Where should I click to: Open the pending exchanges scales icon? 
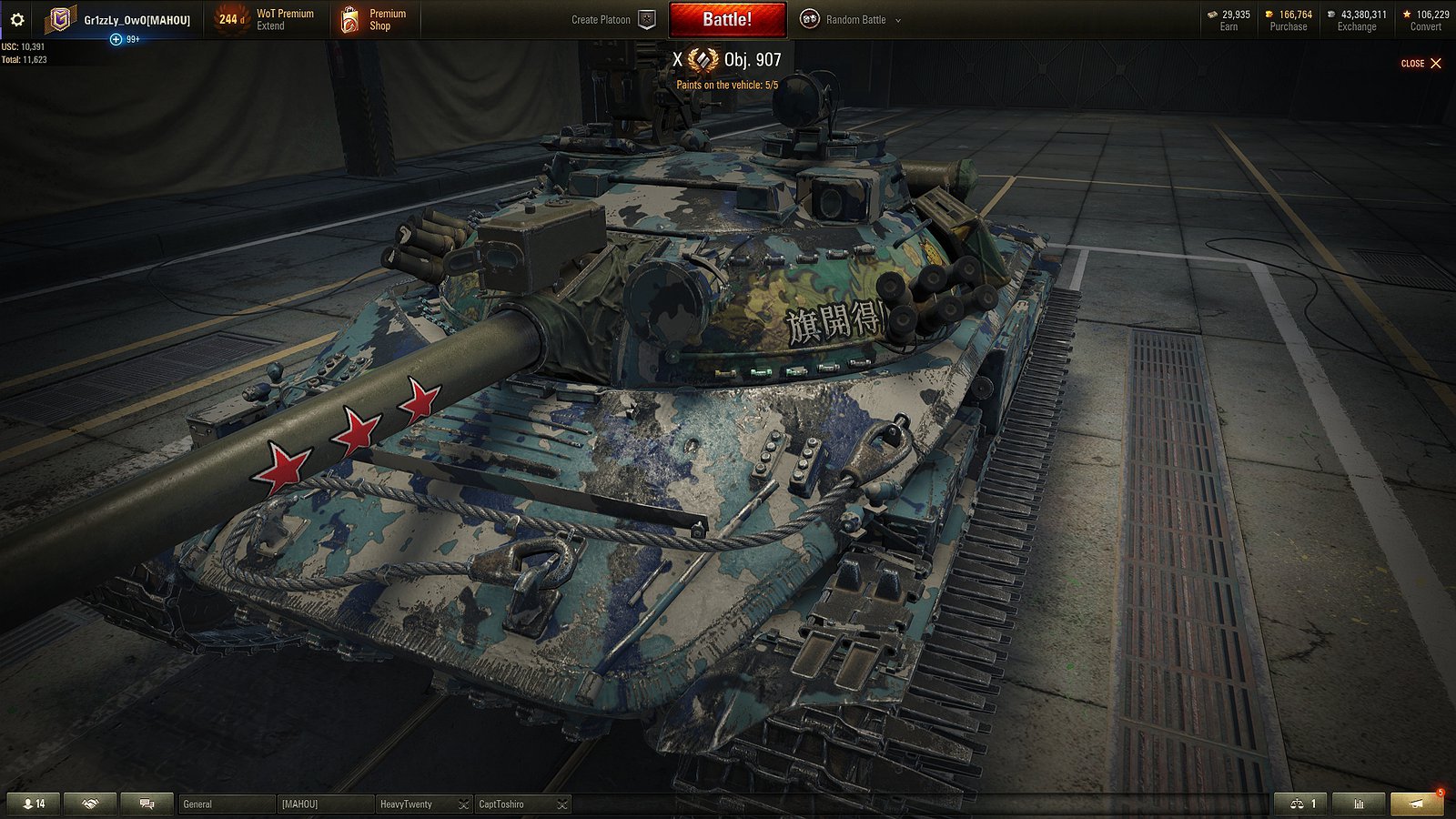[x=1299, y=804]
